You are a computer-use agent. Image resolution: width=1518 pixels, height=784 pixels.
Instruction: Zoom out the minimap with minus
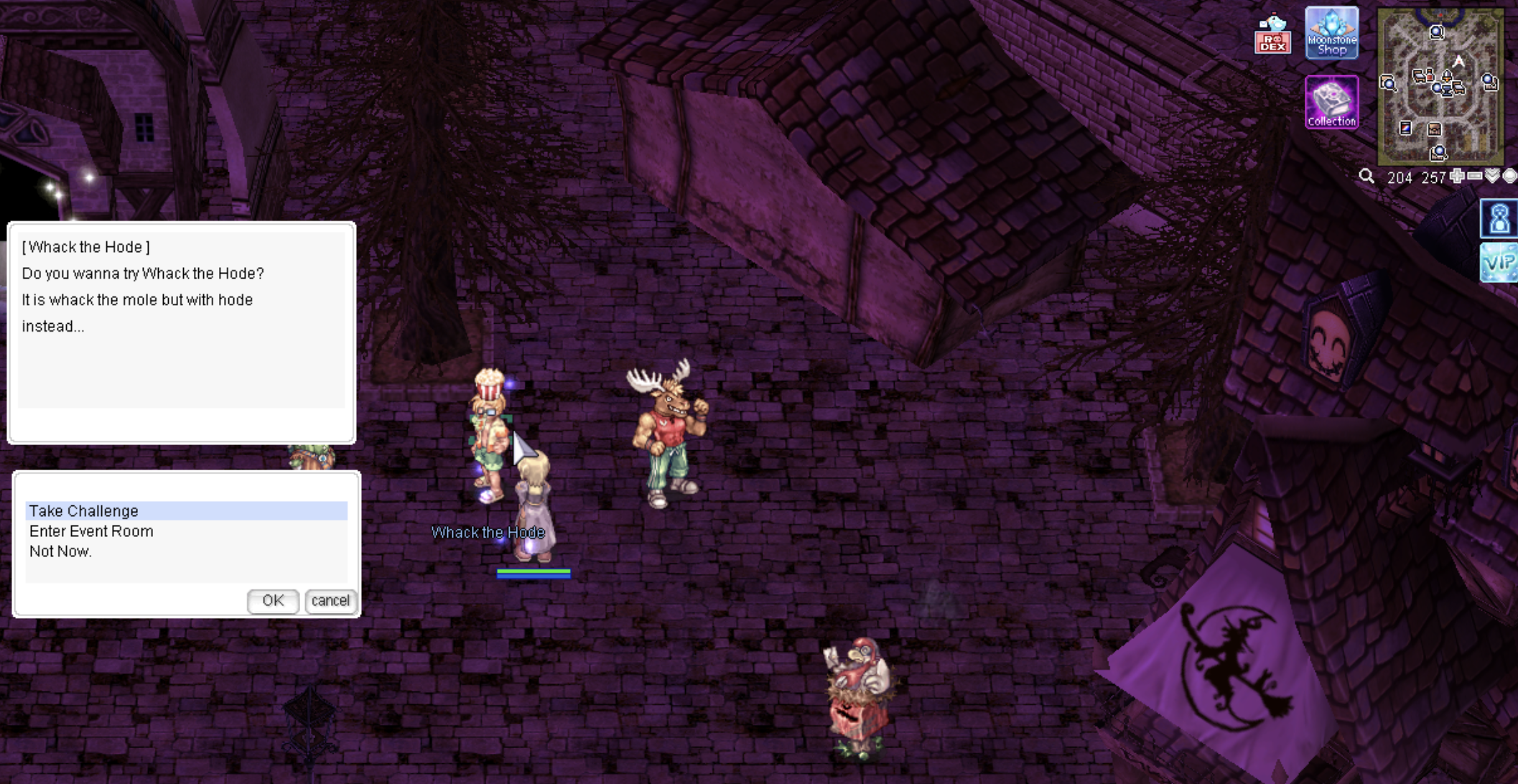pos(1475,176)
